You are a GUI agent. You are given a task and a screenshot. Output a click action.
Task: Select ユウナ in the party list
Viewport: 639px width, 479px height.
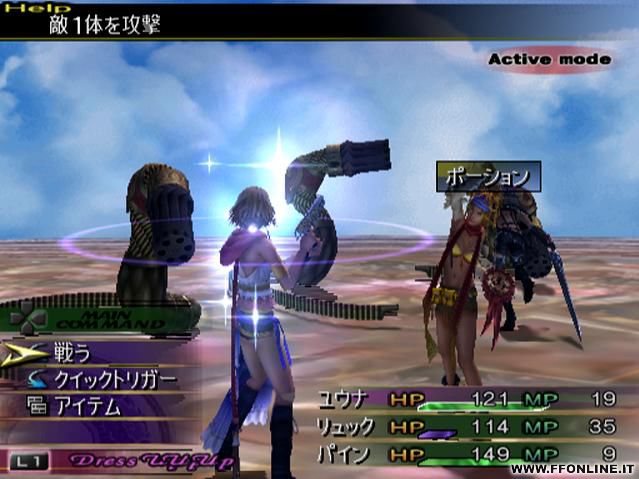(x=346, y=400)
